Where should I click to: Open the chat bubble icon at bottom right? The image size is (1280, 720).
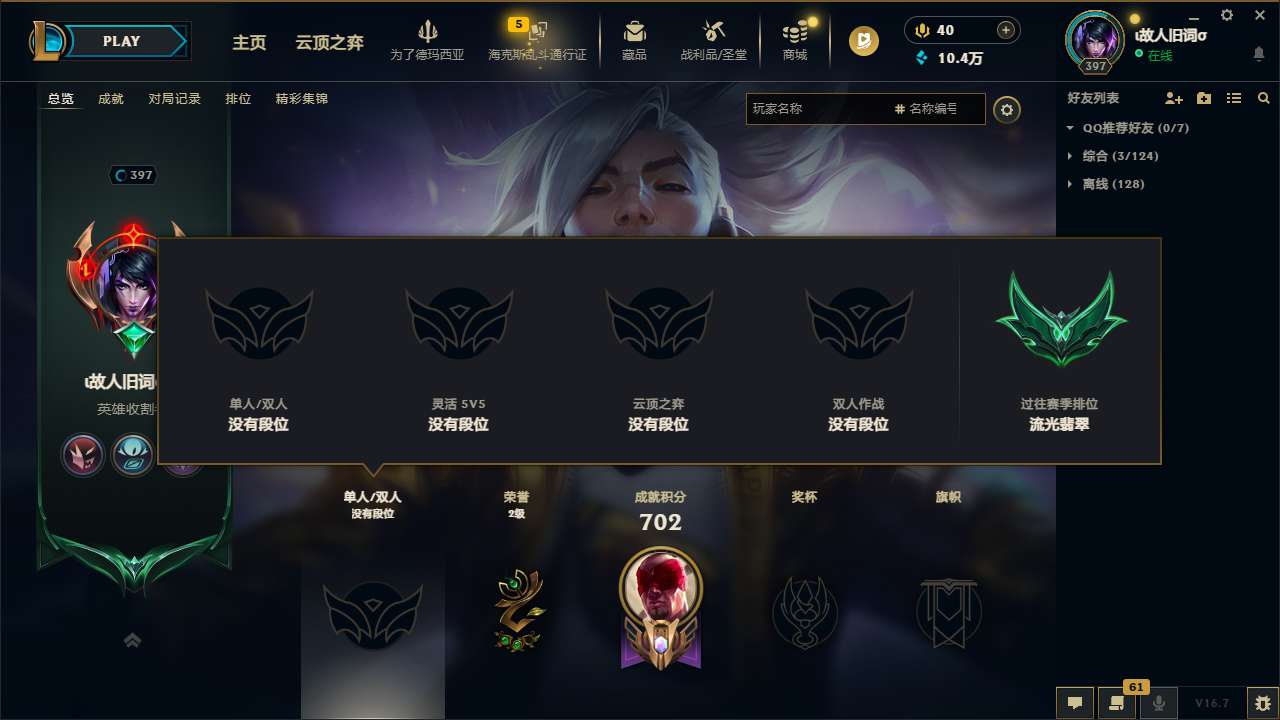click(x=1075, y=703)
